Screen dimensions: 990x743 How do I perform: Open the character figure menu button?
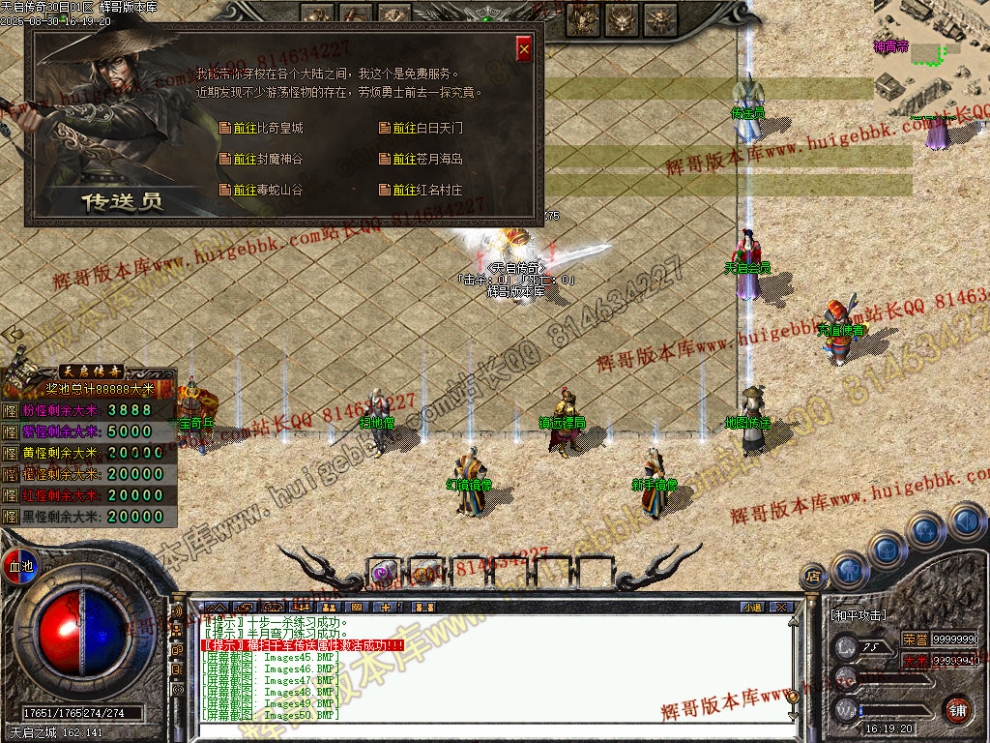click(849, 570)
